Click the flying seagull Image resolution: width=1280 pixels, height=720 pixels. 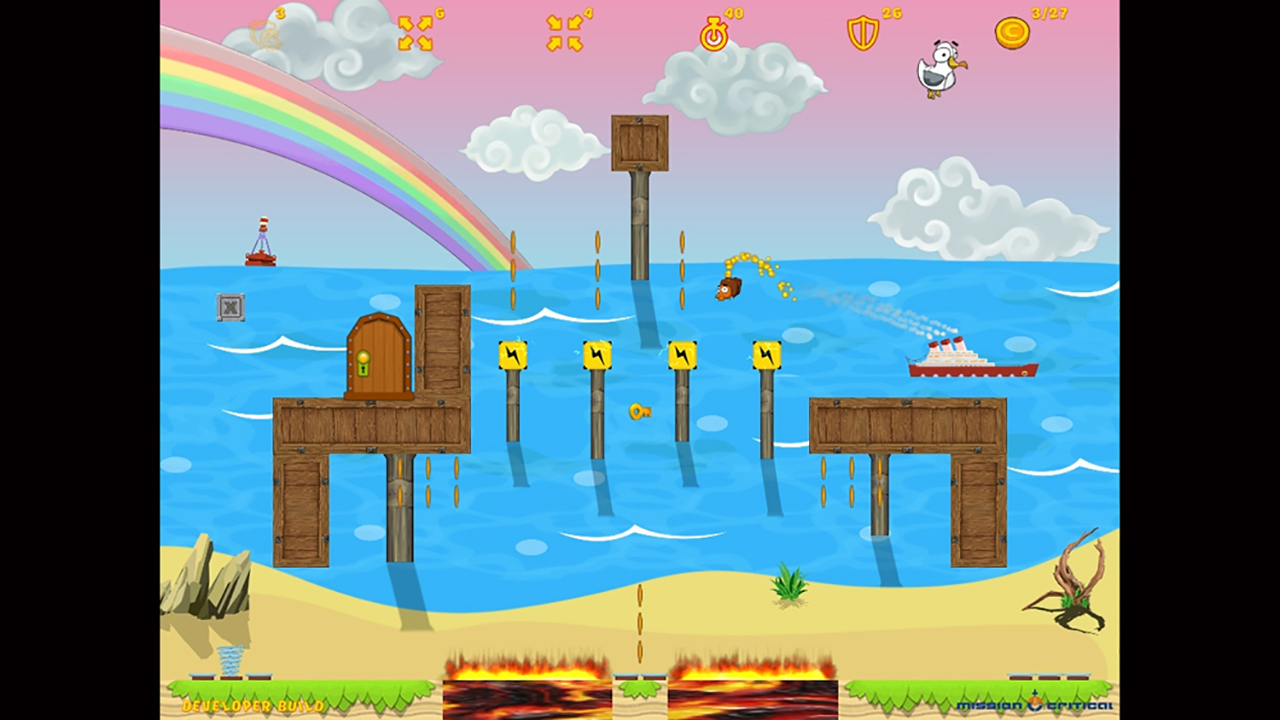(938, 70)
